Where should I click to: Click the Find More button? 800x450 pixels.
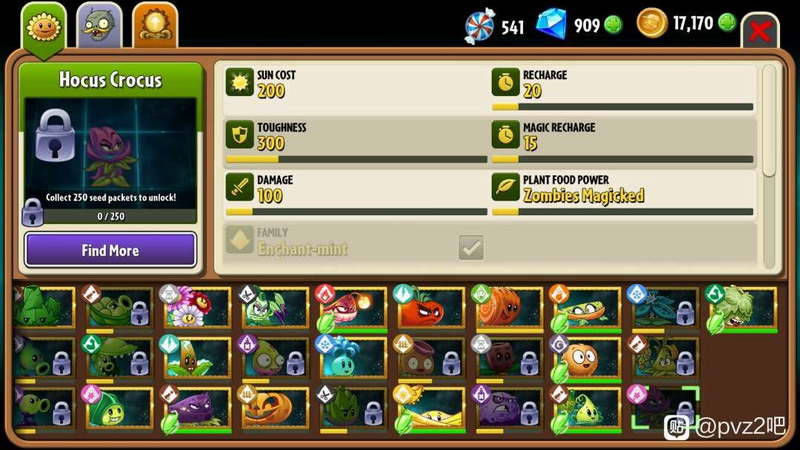[110, 250]
